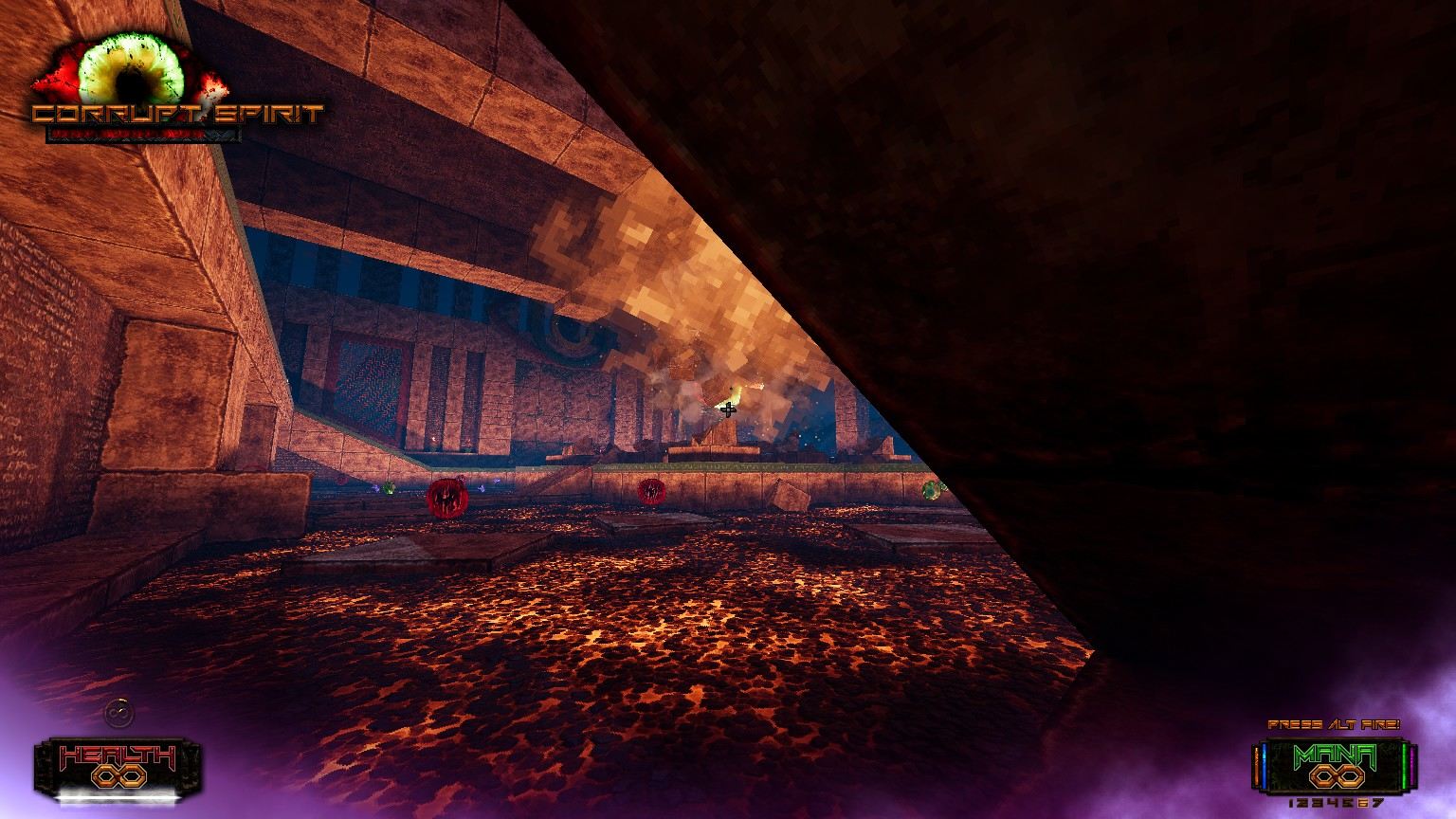
Task: Select the faint infinity symbol above health panel
Action: coord(118,712)
